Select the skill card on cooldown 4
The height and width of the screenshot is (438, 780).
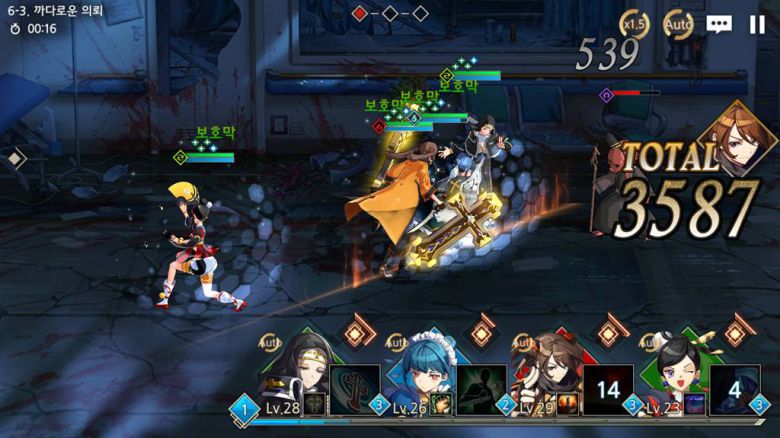(x=735, y=389)
